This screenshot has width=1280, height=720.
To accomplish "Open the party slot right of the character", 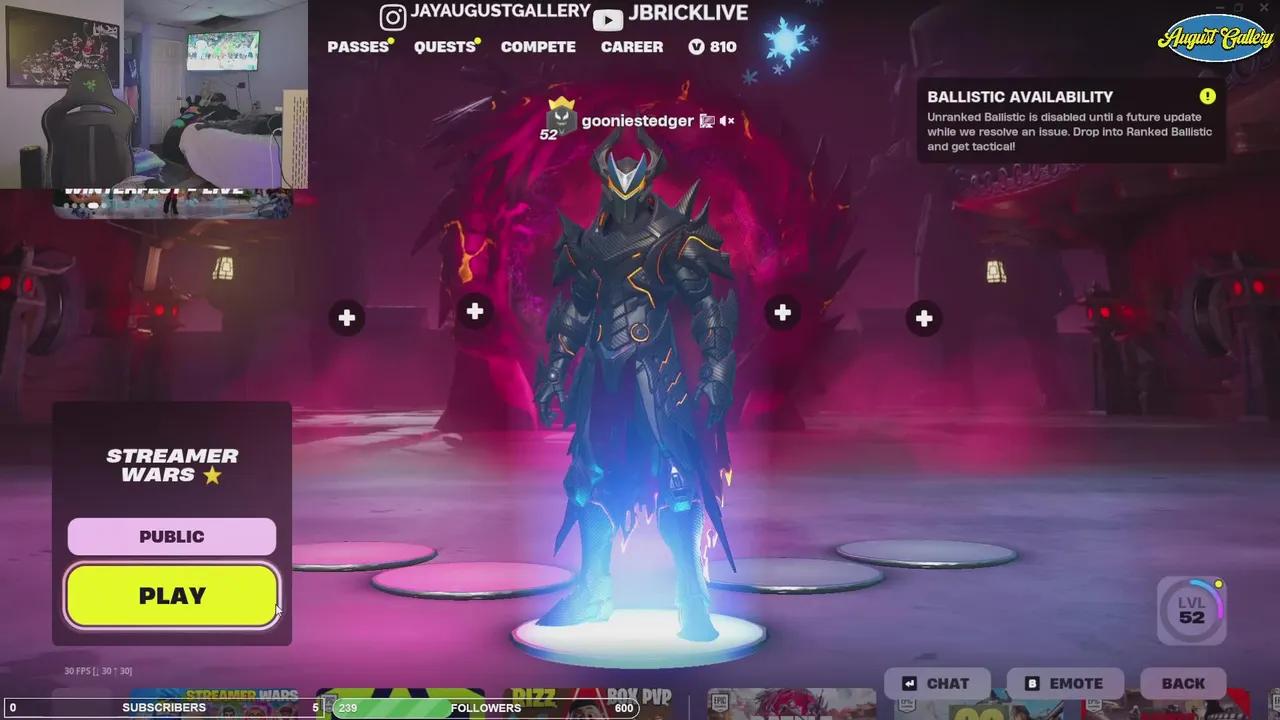I will [x=782, y=312].
